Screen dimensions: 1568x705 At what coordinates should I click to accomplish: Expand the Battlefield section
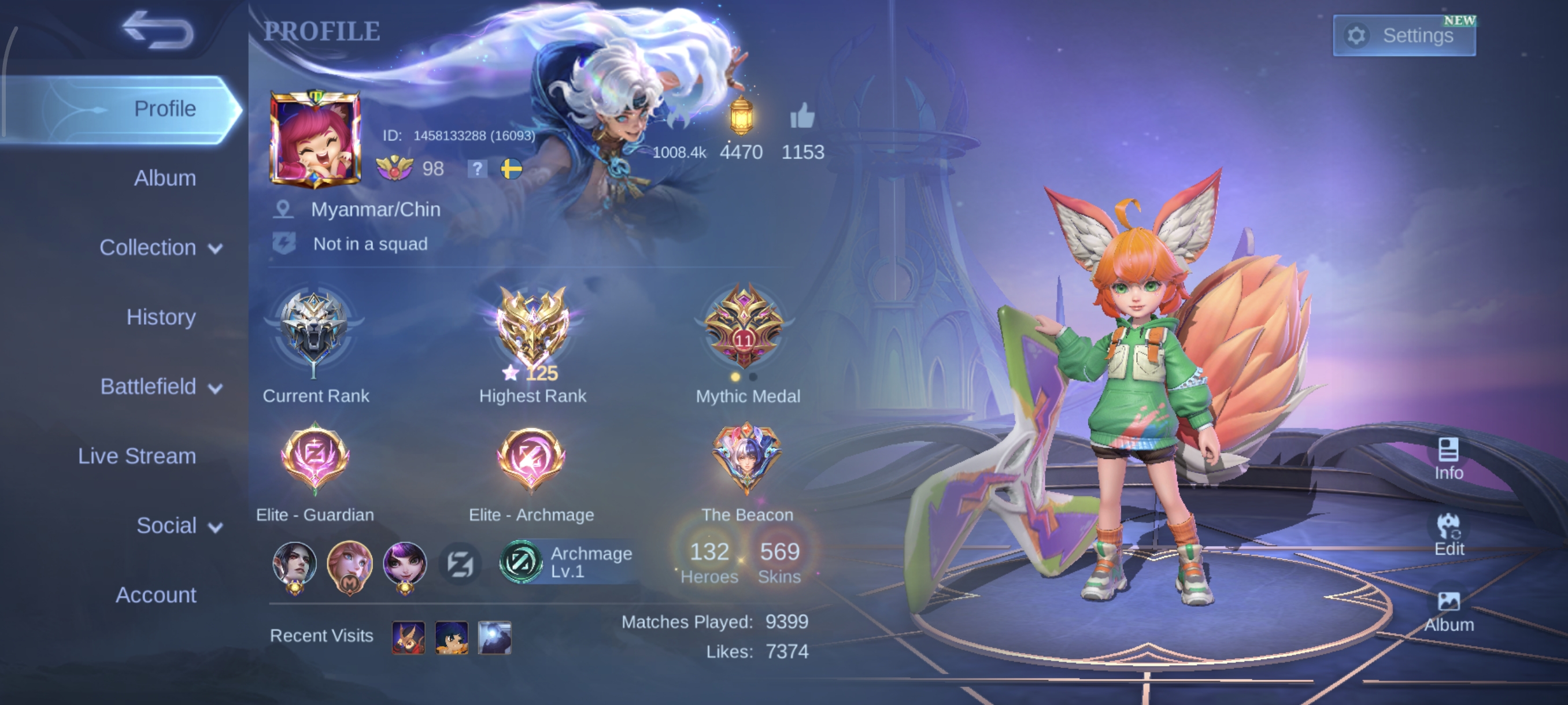(161, 387)
